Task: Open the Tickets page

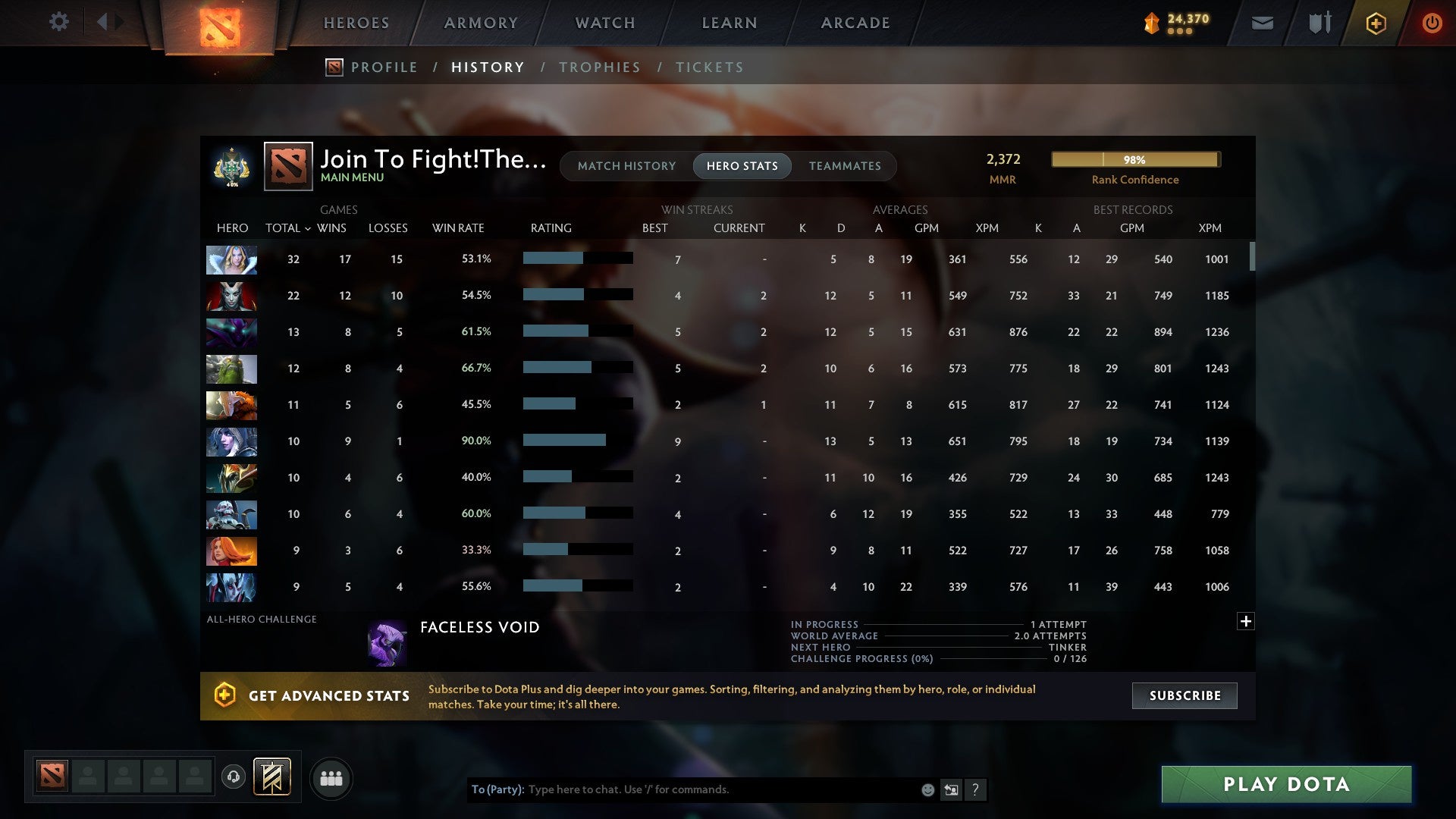Action: pyautogui.click(x=709, y=67)
